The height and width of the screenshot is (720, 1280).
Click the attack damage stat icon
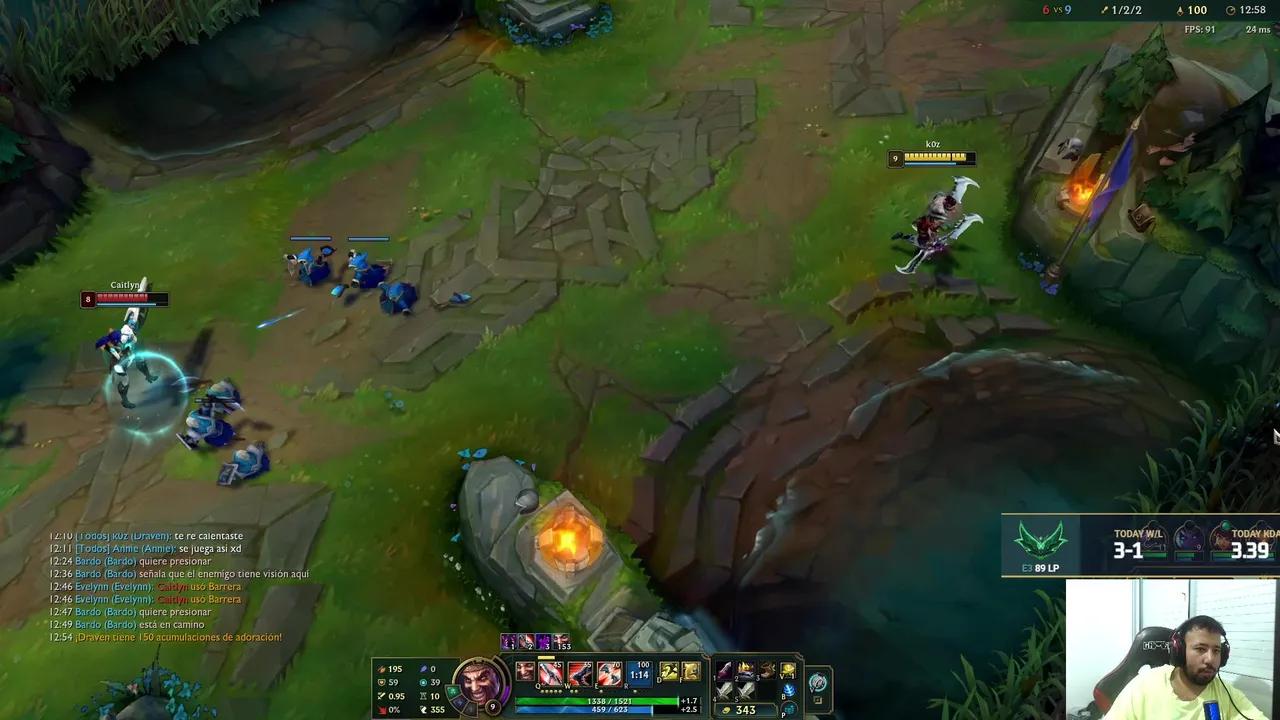[x=382, y=669]
